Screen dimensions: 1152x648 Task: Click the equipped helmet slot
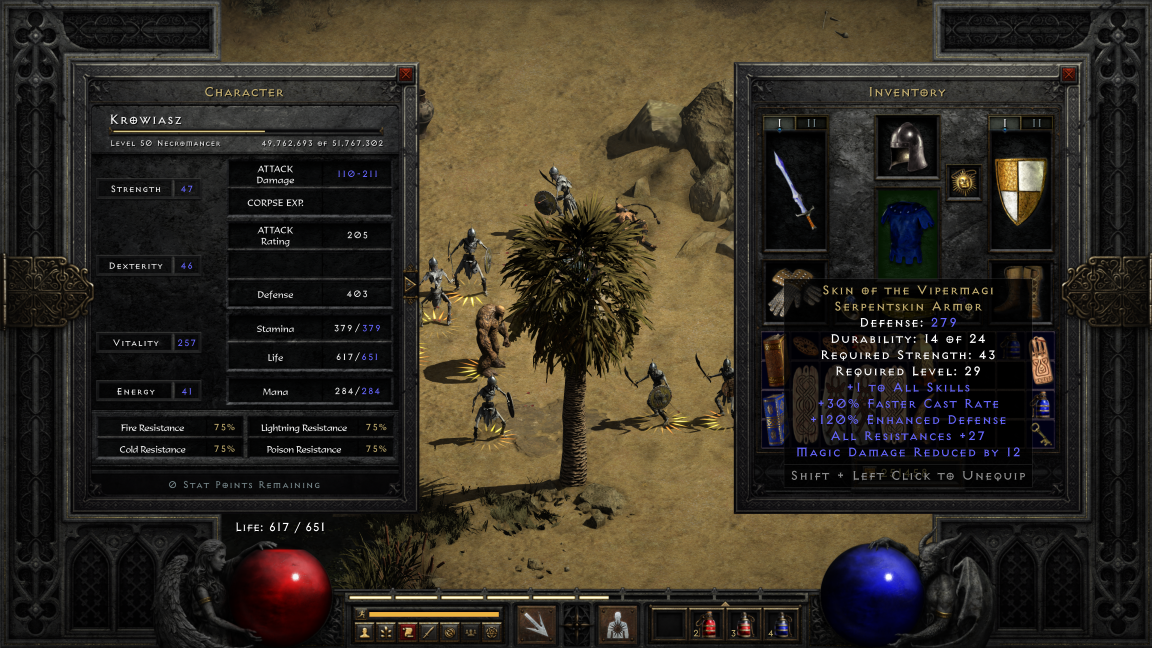click(907, 147)
